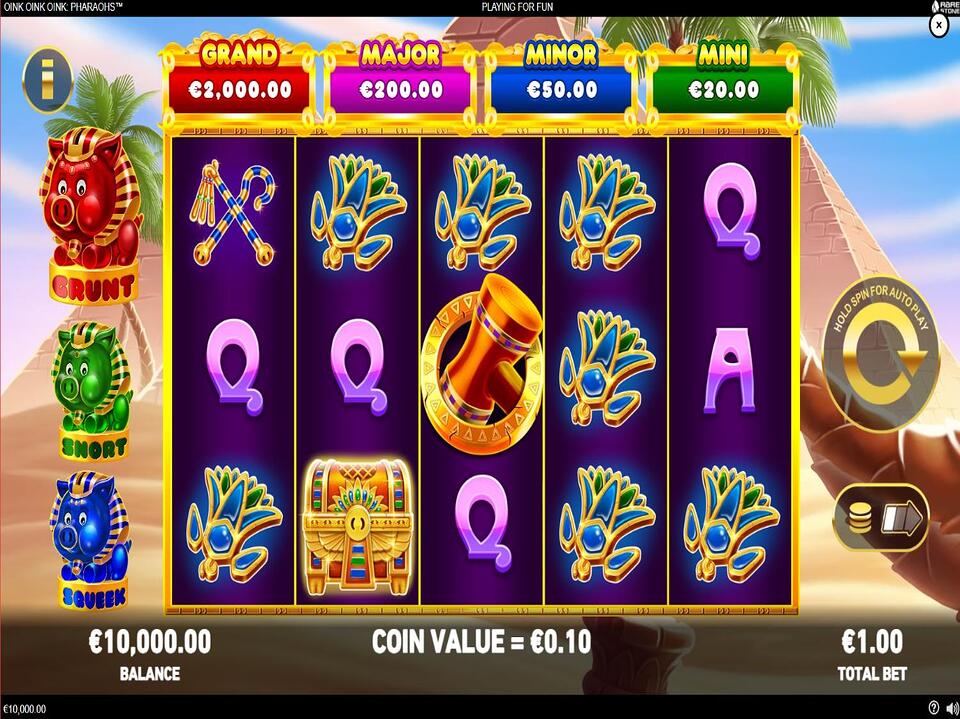Open the info paytable button

point(46,79)
